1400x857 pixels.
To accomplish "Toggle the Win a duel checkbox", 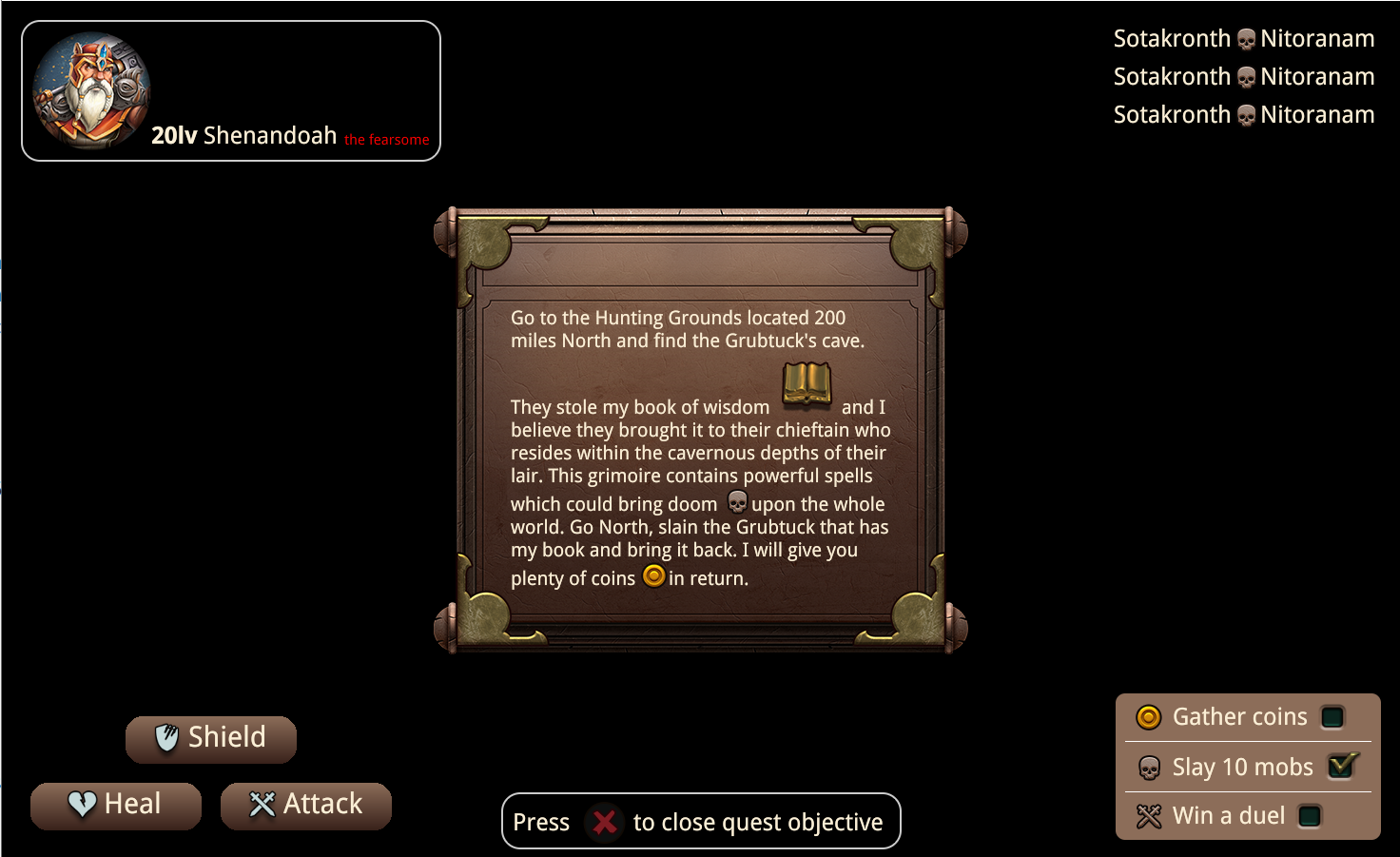I will (x=1310, y=816).
